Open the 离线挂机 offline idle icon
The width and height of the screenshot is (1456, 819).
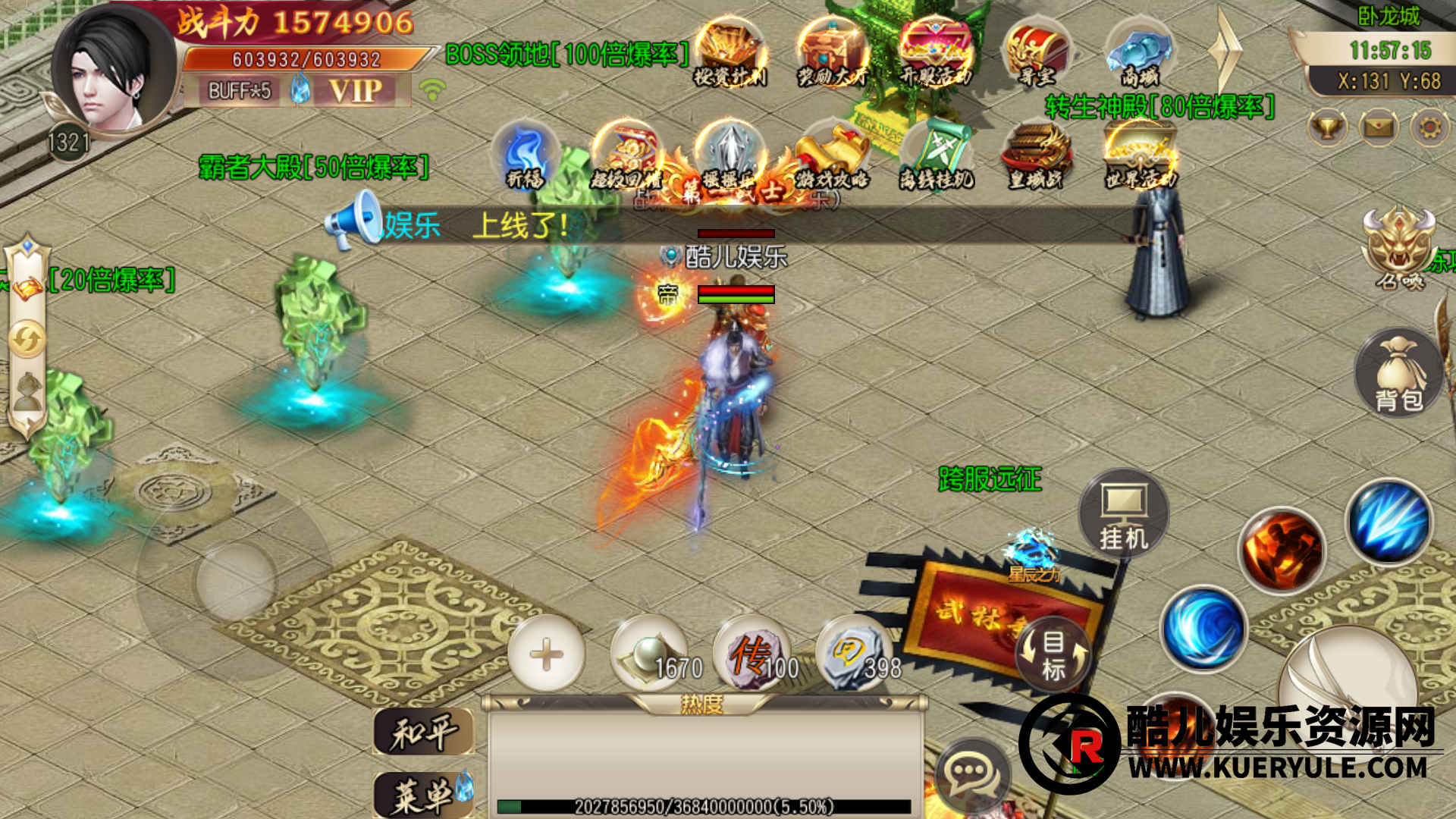tap(935, 155)
